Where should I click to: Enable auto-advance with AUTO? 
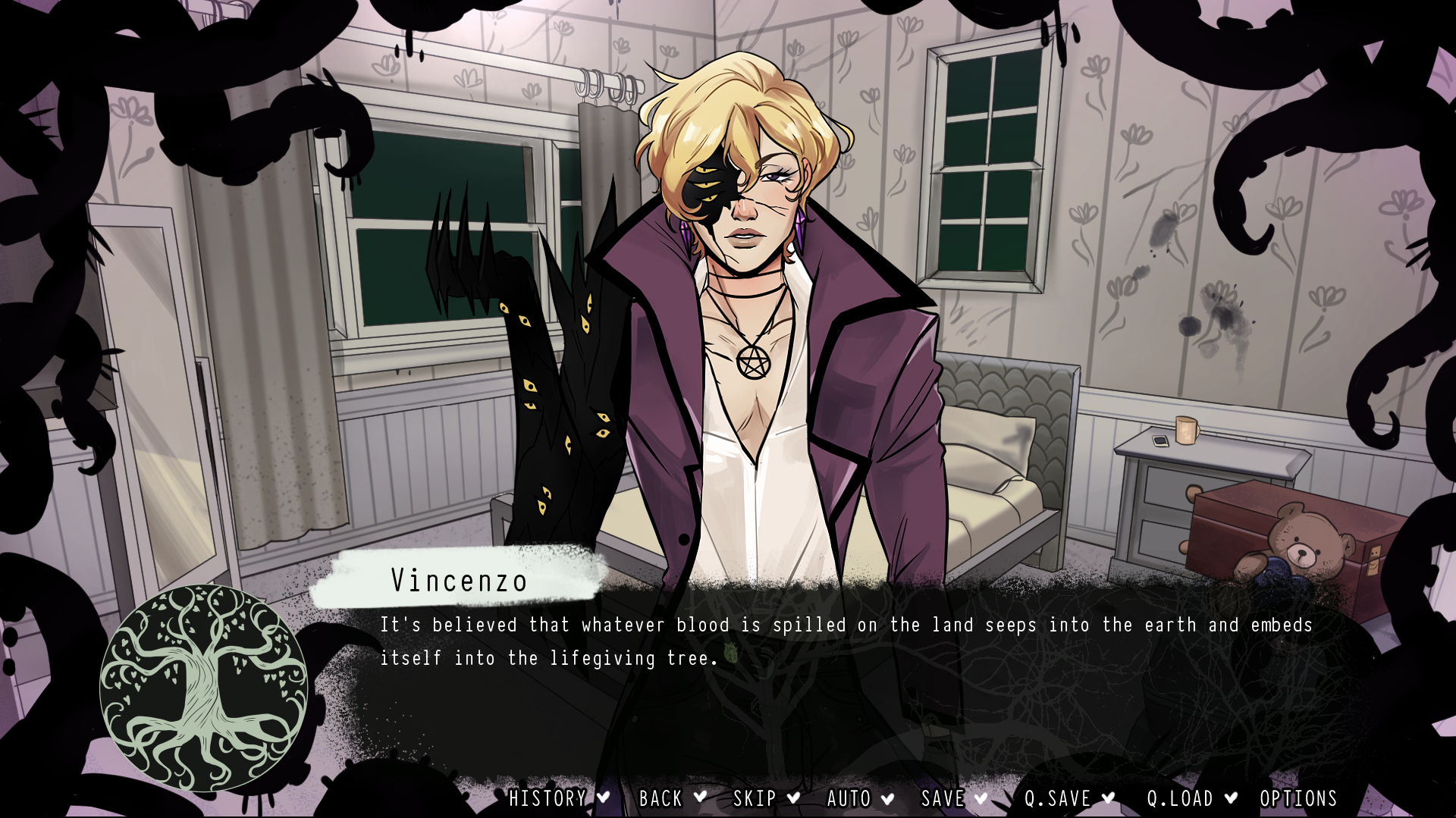849,798
